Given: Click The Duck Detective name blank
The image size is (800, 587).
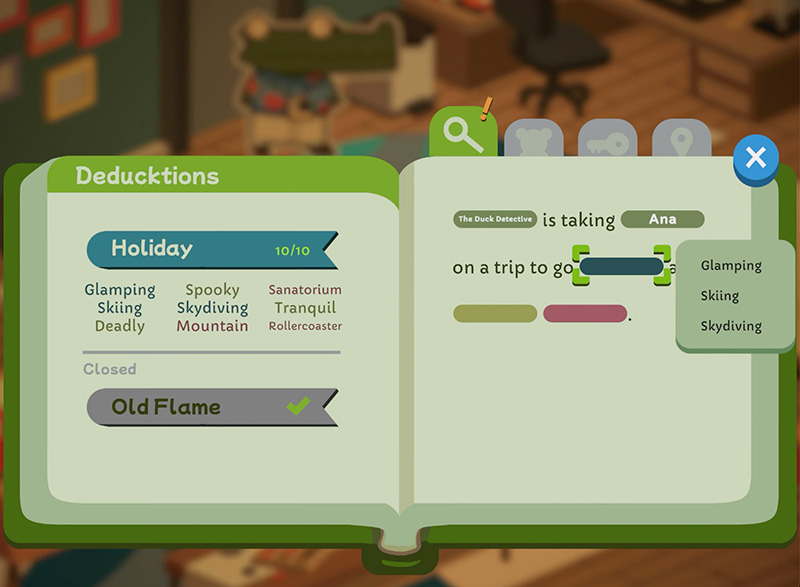Looking at the screenshot, I should [495, 219].
